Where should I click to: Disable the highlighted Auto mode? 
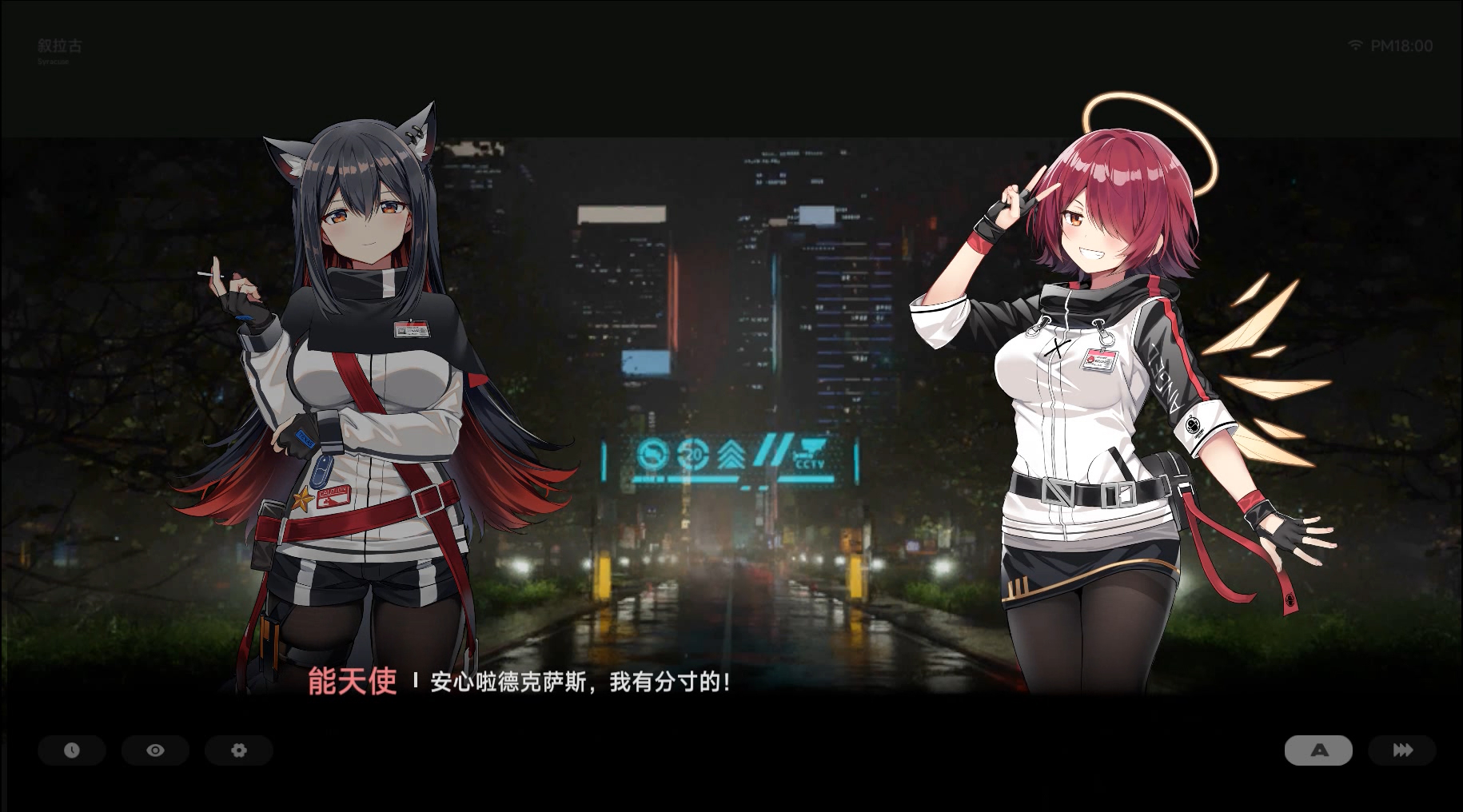1318,750
